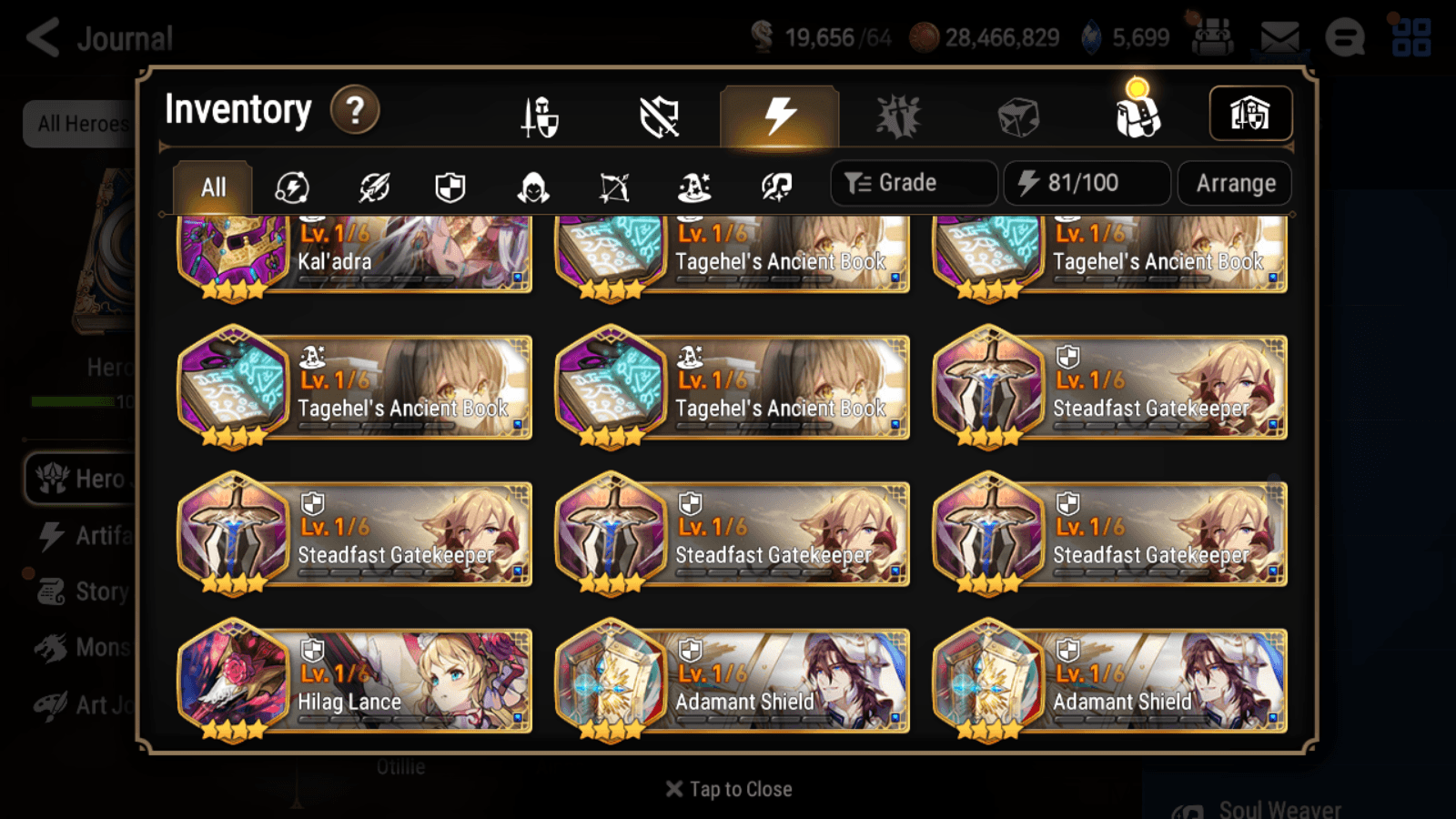Open the Artifact tab with lightning icon
The height and width of the screenshot is (819, 1456).
click(776, 115)
